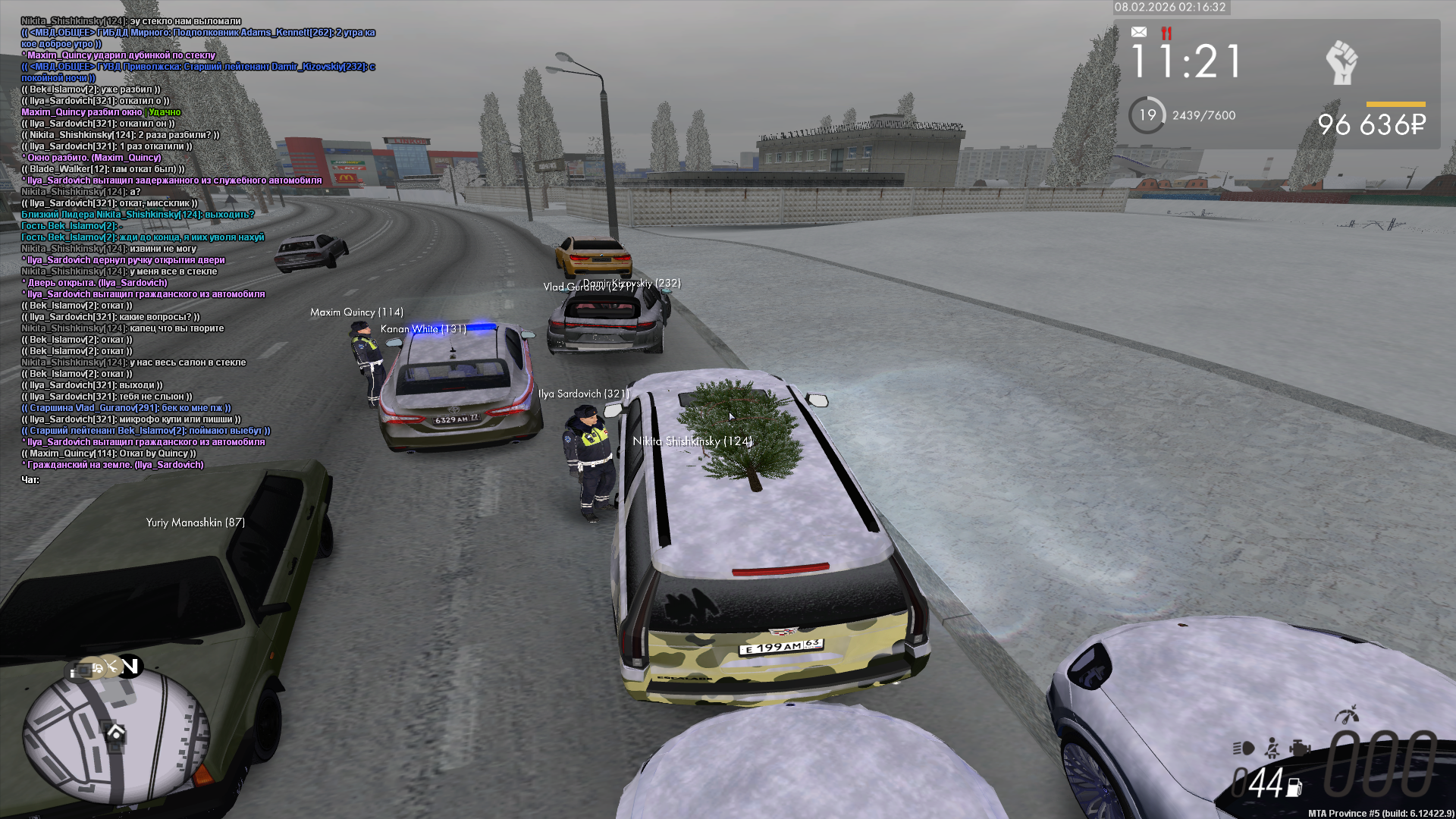Select the repair tools marker on minimap
The width and height of the screenshot is (1456, 819).
point(111,666)
